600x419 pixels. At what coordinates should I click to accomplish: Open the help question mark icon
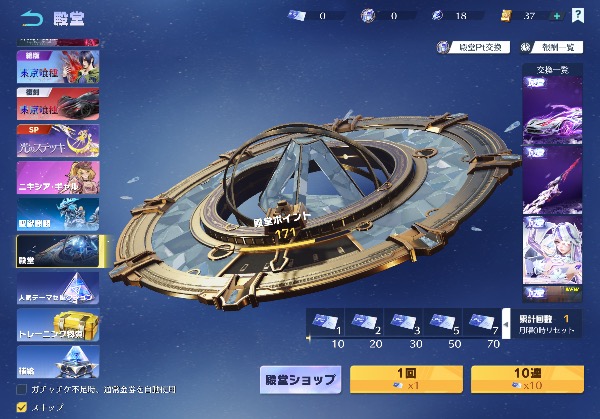point(578,16)
